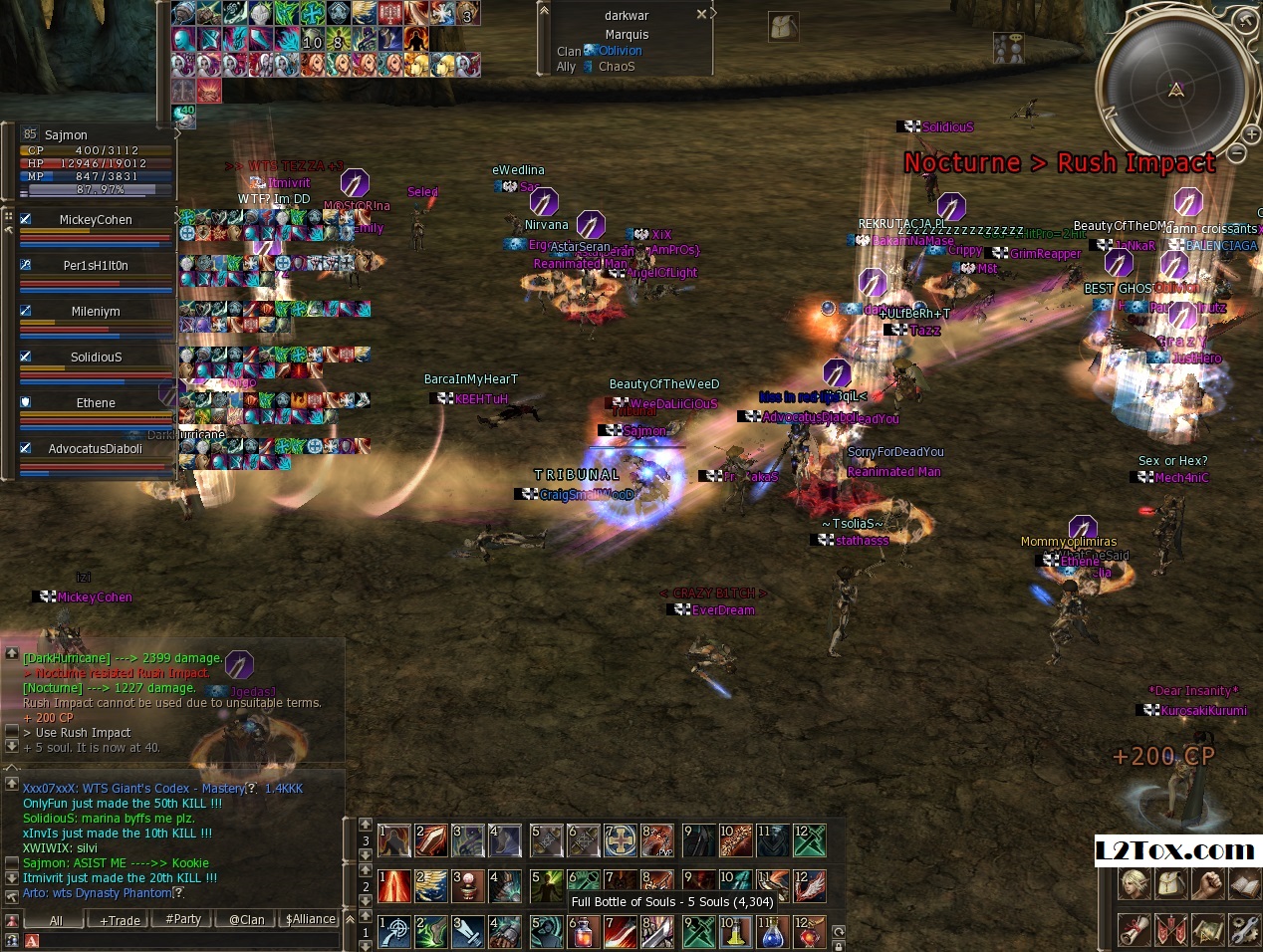Image resolution: width=1263 pixels, height=952 pixels.
Task: Open the clan banners icon
Action: [1170, 930]
